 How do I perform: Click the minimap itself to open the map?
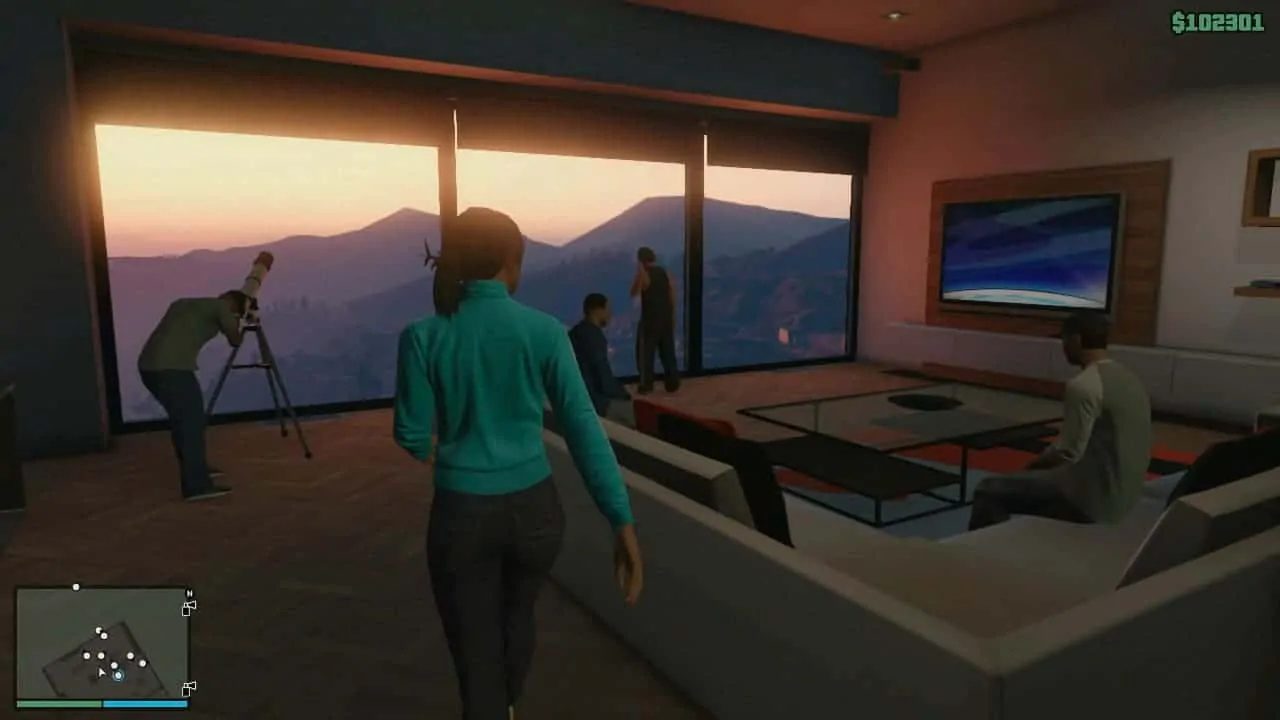[100, 640]
